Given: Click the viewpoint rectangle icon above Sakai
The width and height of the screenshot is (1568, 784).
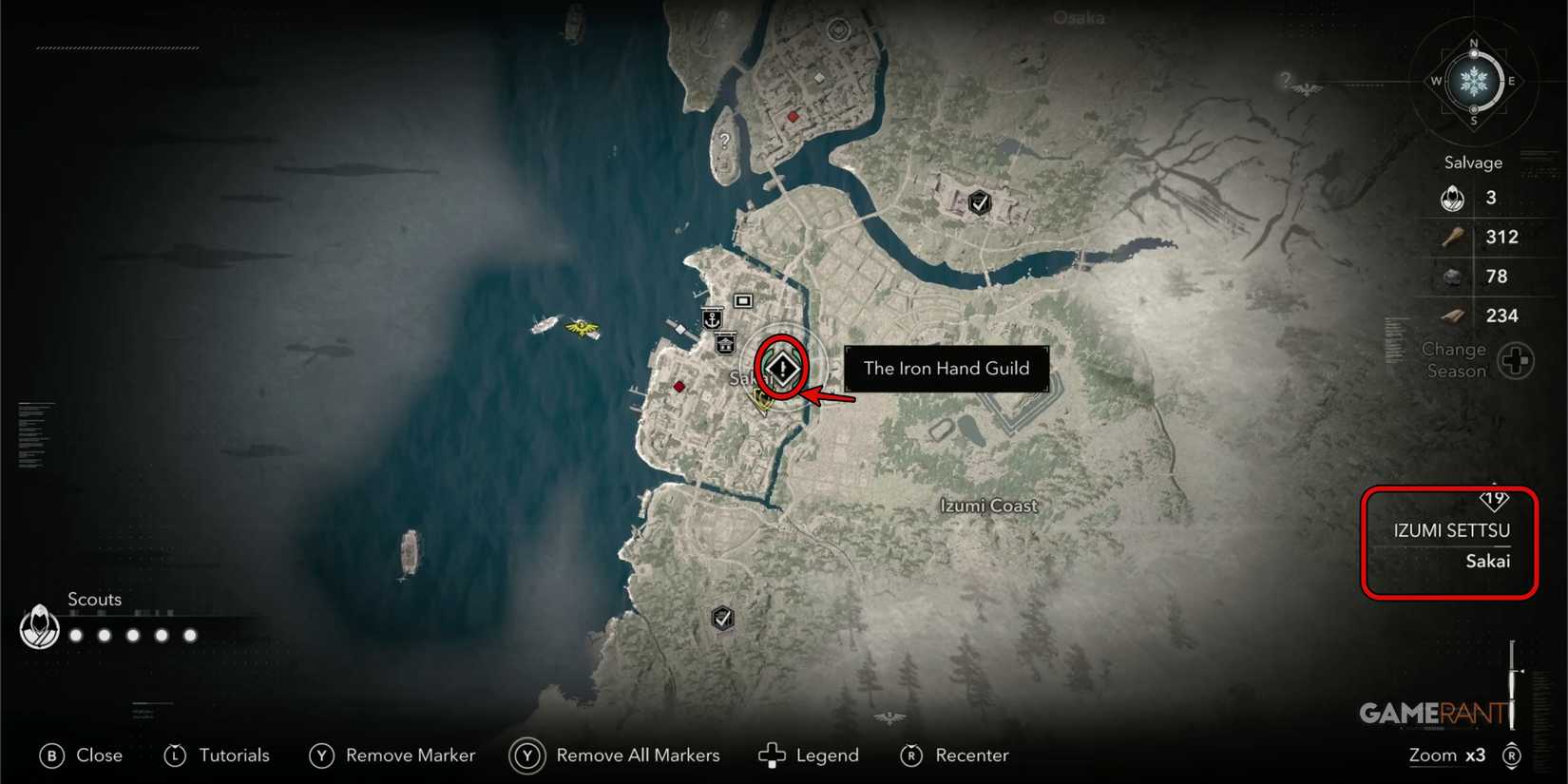Looking at the screenshot, I should [x=741, y=299].
